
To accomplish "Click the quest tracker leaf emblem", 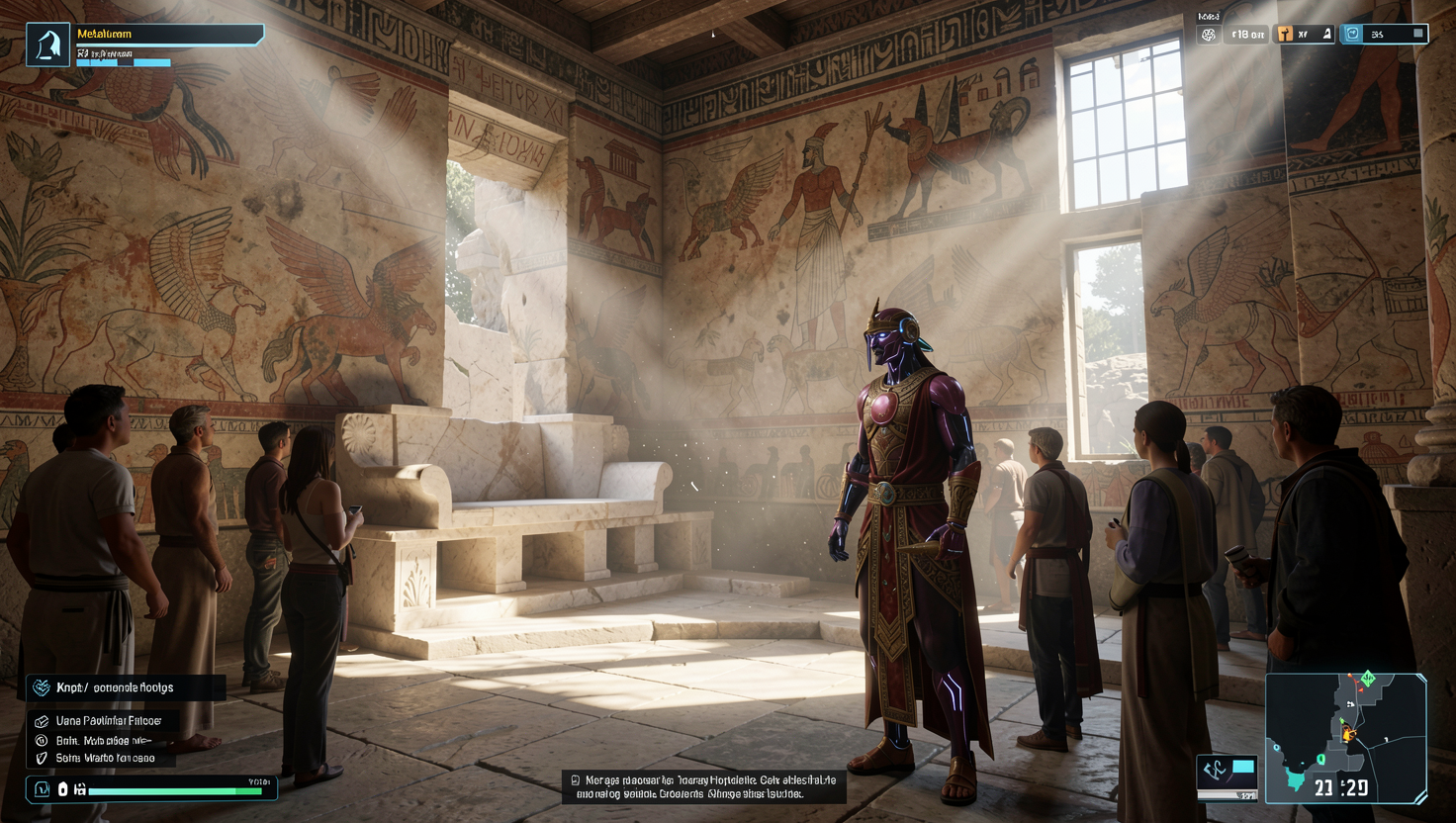I will click(x=43, y=686).
